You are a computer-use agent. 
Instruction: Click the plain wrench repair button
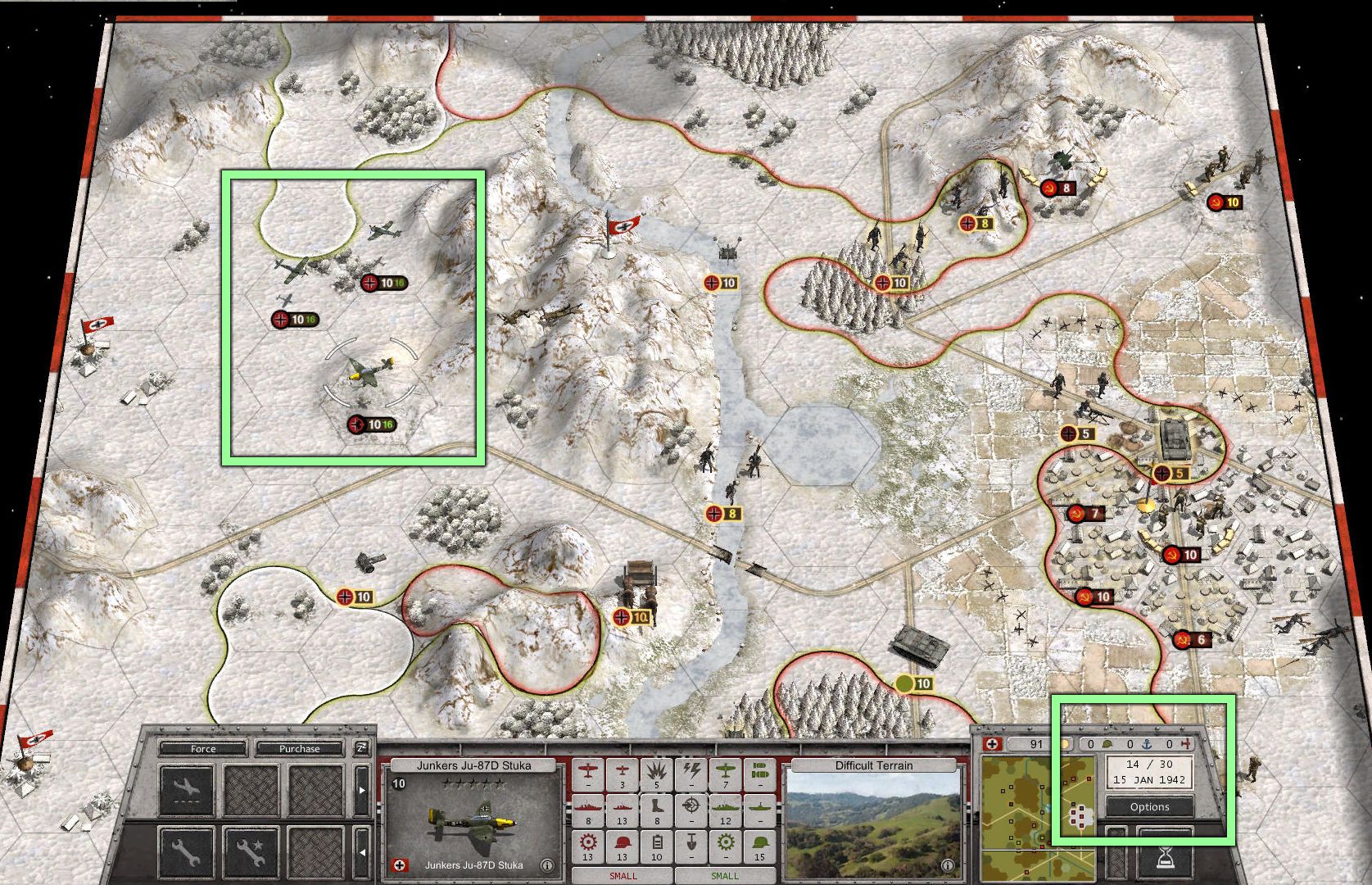(187, 853)
